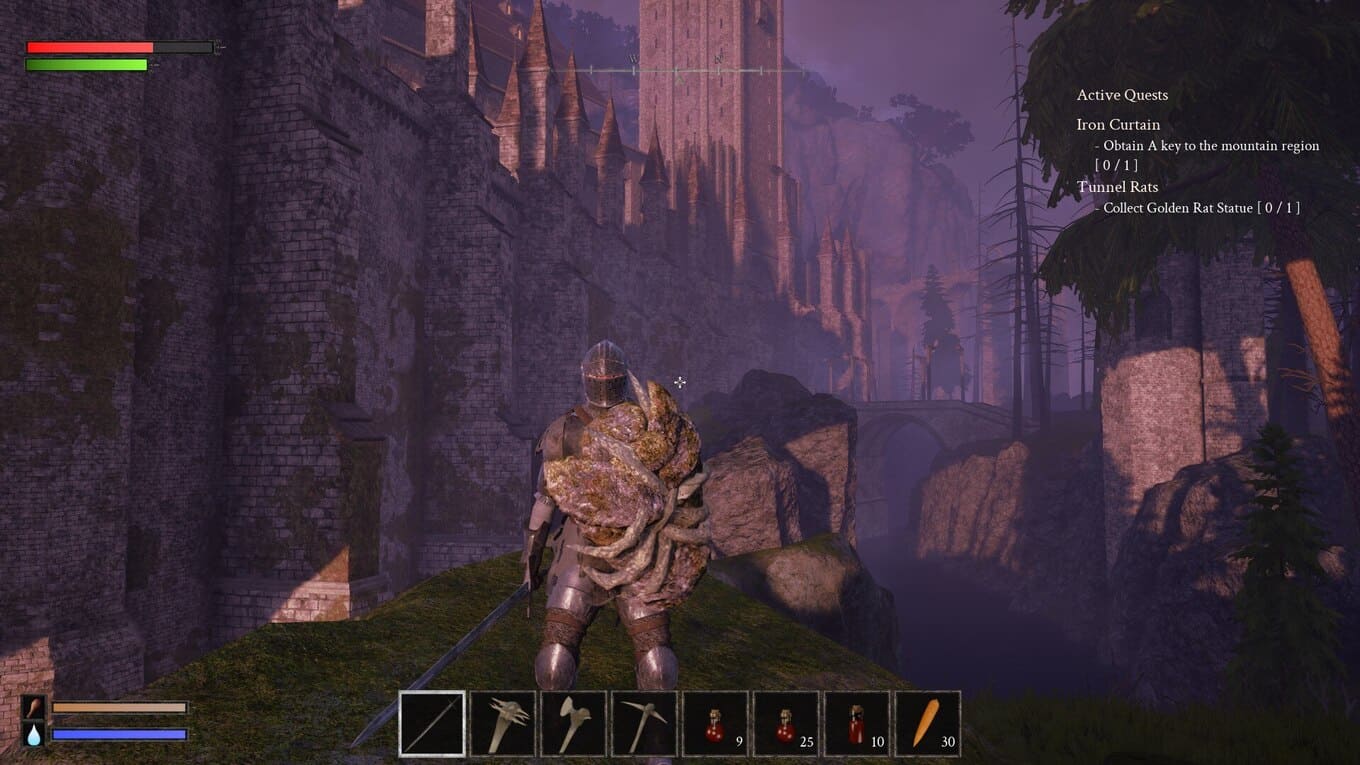1360x765 pixels.
Task: Choose the axe hotbar slot
Action: pyautogui.click(x=574, y=723)
